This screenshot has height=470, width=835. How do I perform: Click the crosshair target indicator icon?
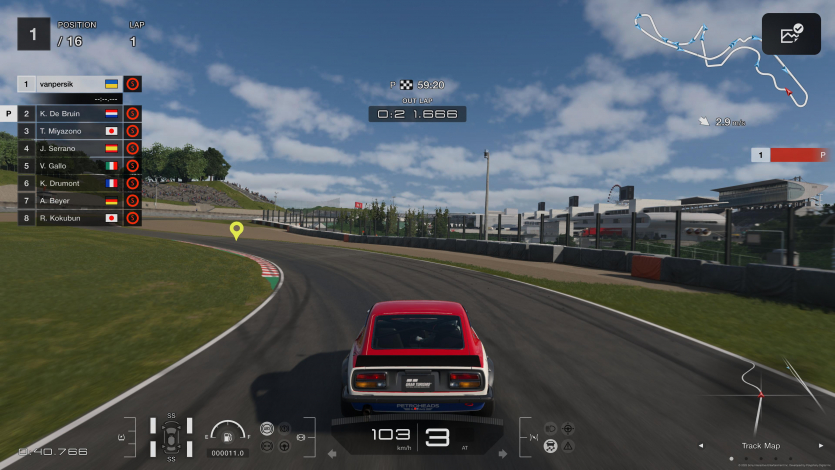(x=568, y=428)
